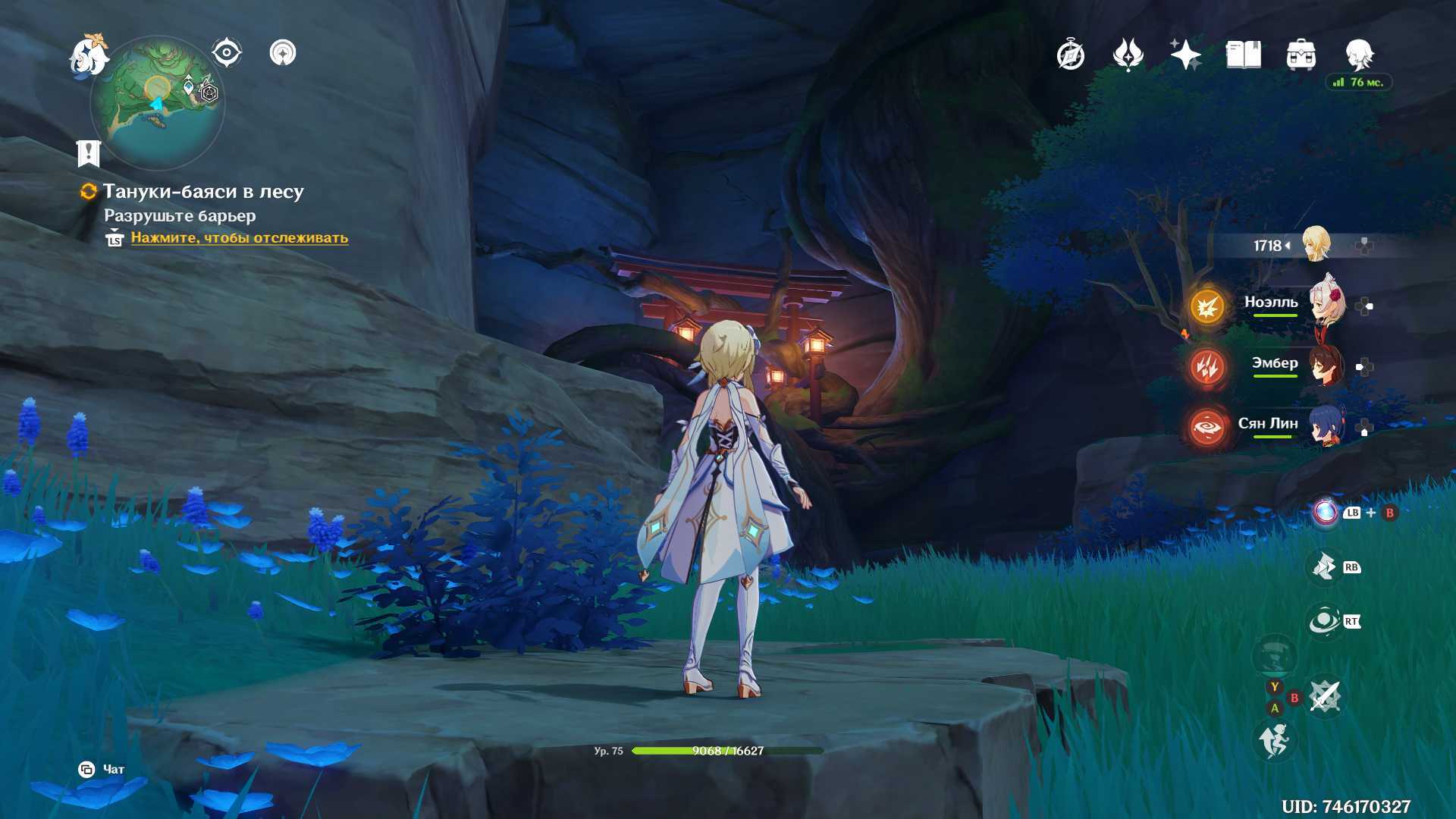Open the compass events icon

(1070, 55)
